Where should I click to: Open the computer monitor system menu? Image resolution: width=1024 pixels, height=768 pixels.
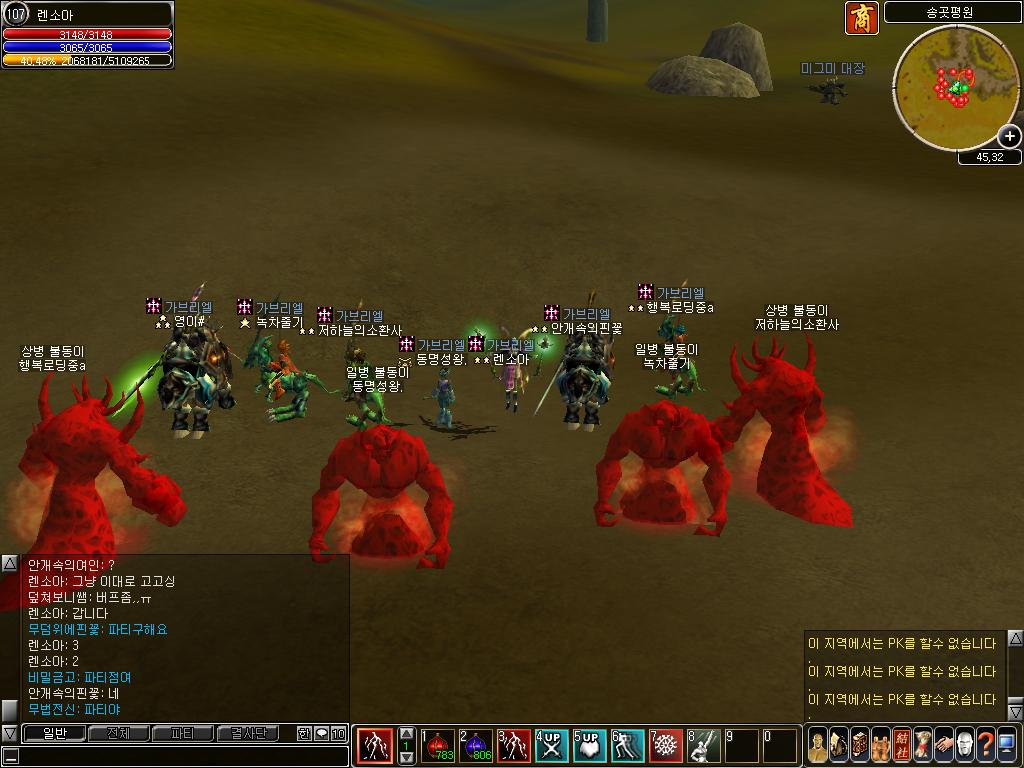tap(1007, 746)
